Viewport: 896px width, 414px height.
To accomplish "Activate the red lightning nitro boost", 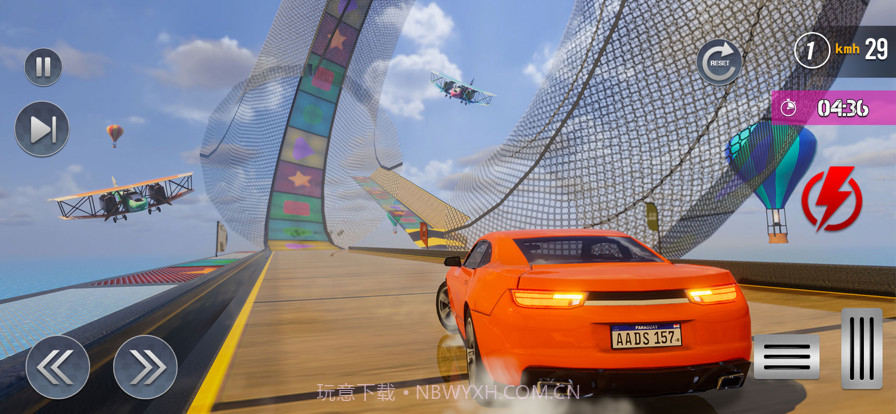I will 831,199.
